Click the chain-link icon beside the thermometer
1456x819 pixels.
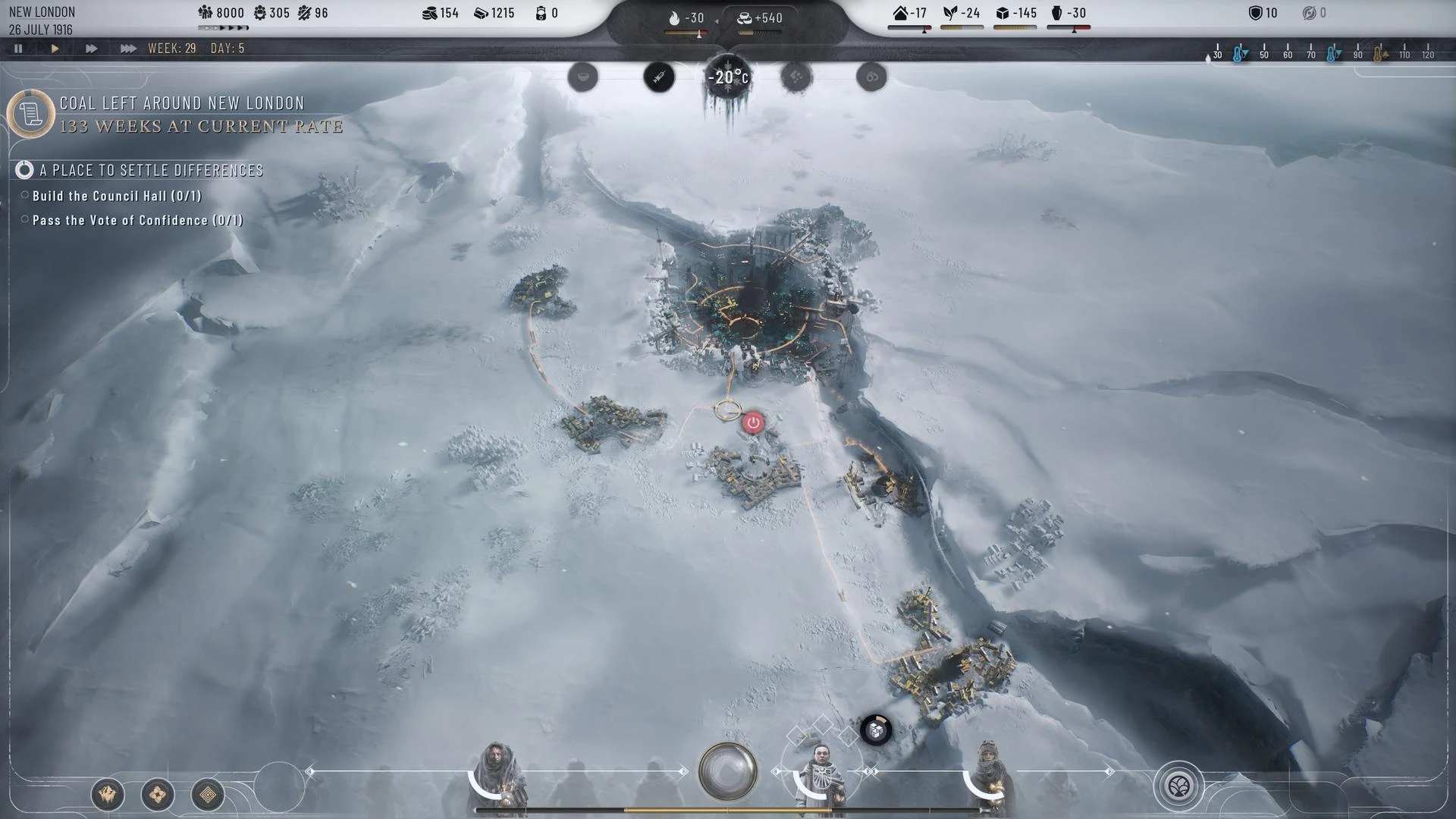coord(871,77)
